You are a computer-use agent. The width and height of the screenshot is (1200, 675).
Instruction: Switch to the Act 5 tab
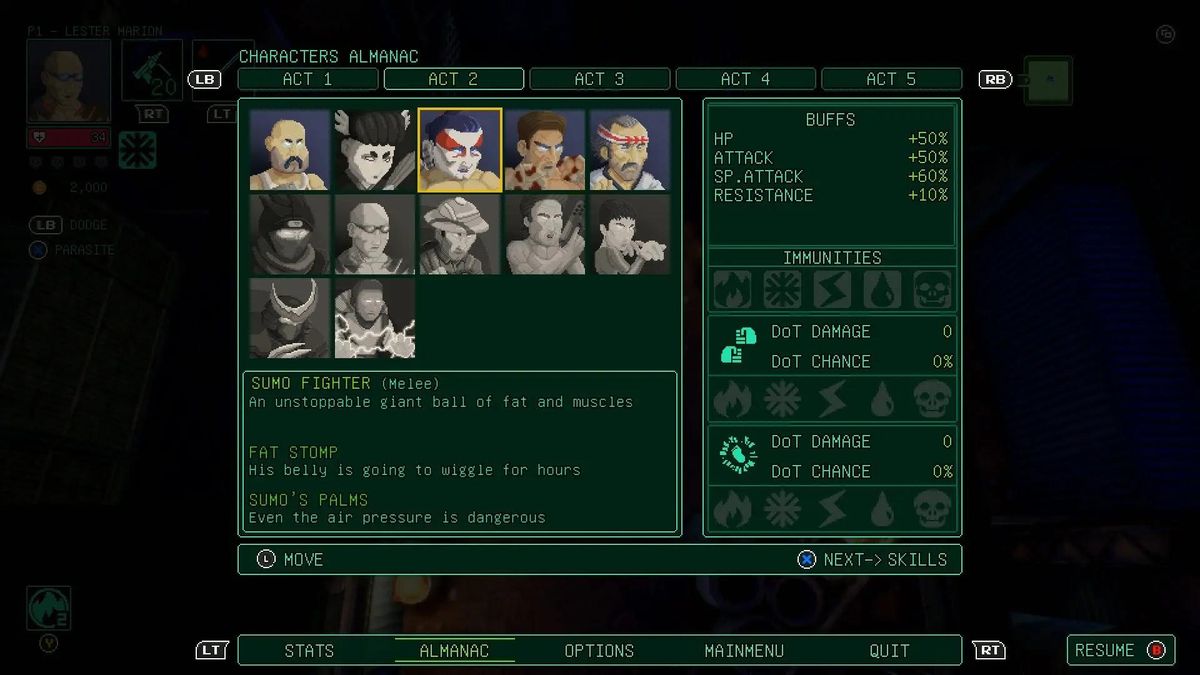pos(891,79)
